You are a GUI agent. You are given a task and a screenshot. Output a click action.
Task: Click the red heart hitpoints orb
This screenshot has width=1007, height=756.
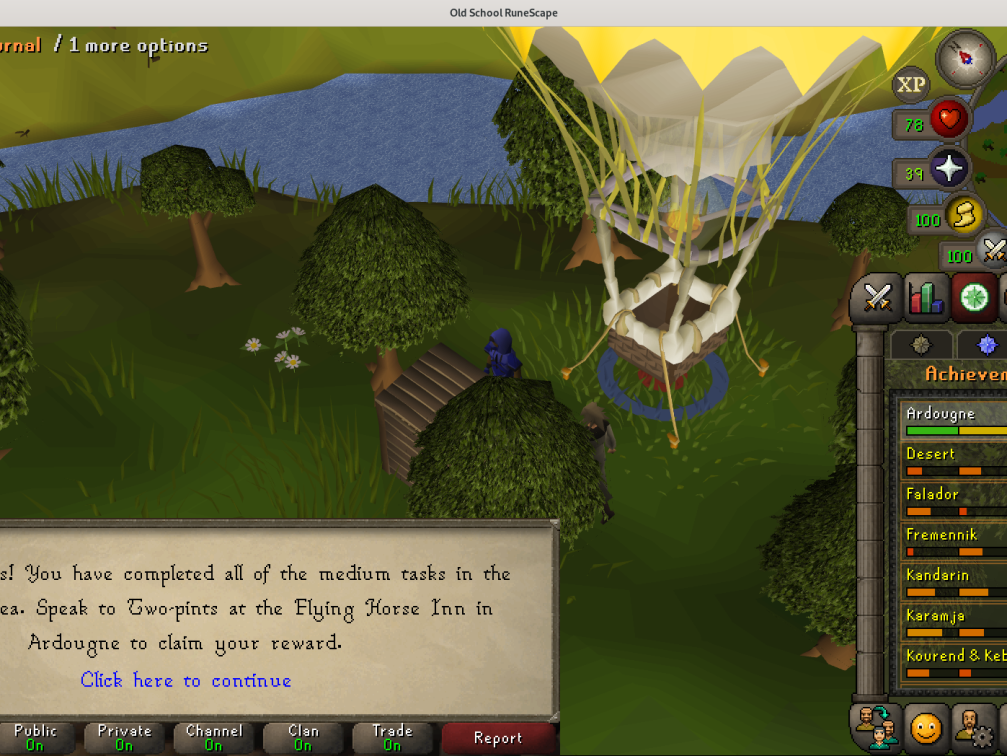948,122
